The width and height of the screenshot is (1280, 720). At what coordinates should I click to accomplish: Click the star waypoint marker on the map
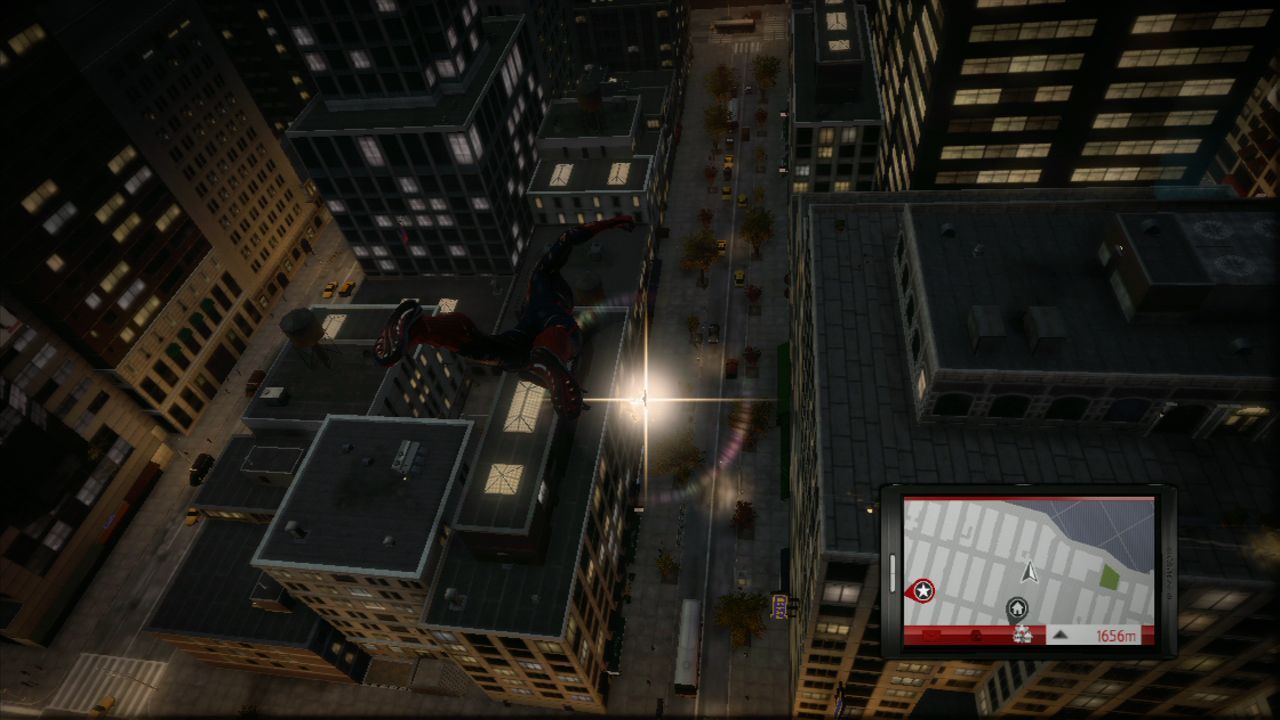point(923,589)
